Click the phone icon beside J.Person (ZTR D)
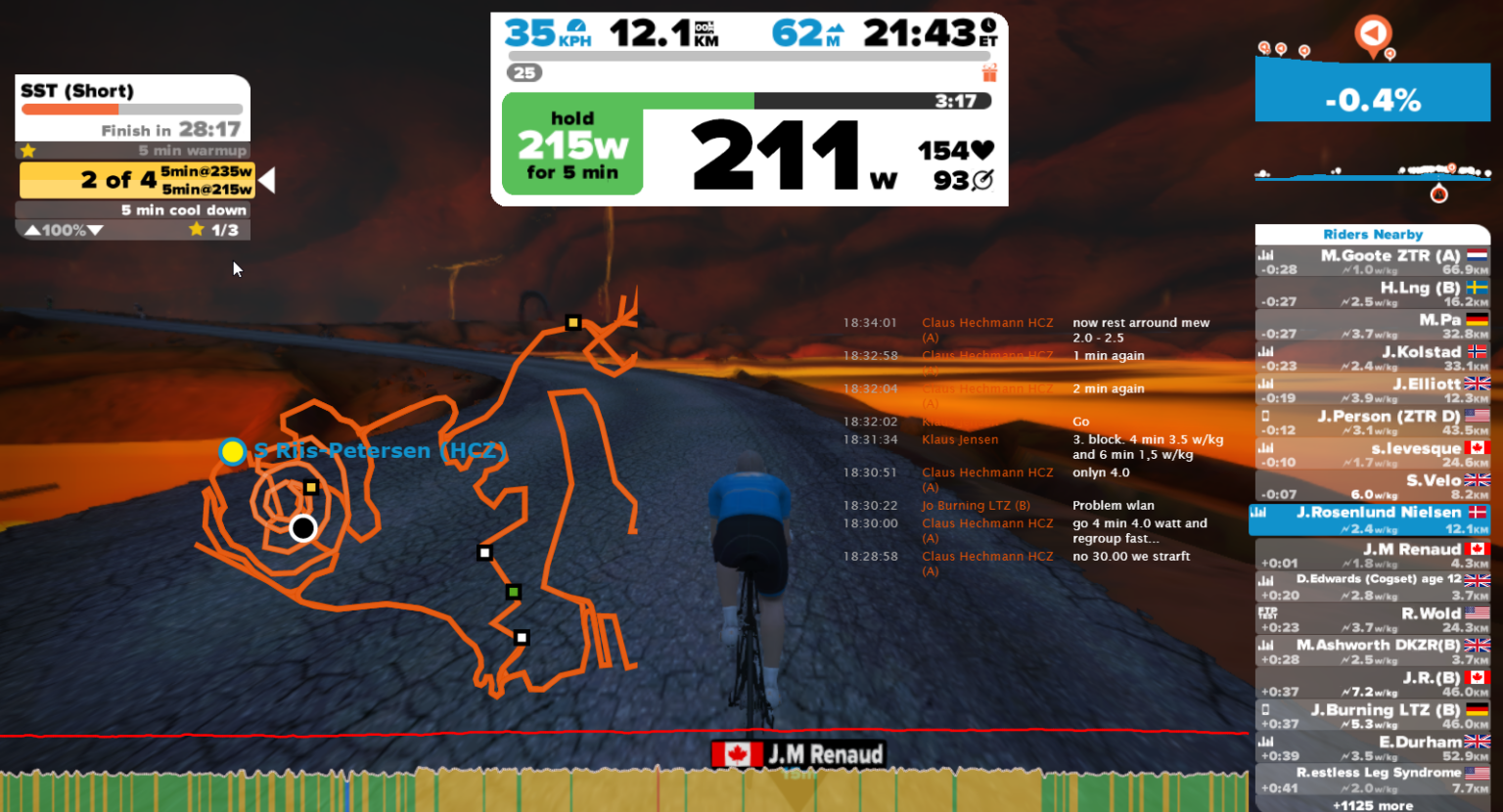The width and height of the screenshot is (1503, 812). coord(1266,416)
